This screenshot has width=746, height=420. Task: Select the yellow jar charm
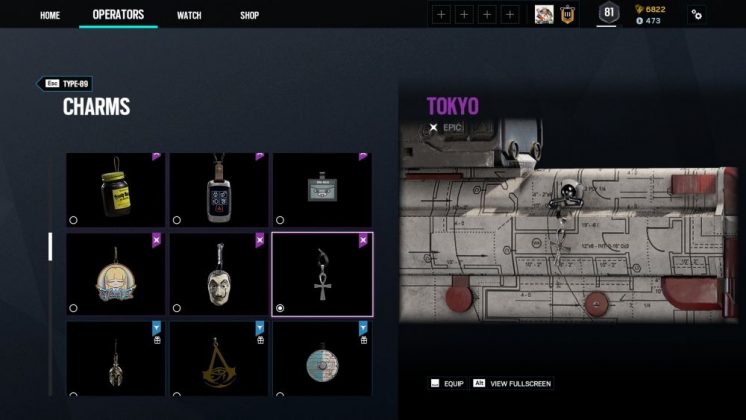click(117, 189)
